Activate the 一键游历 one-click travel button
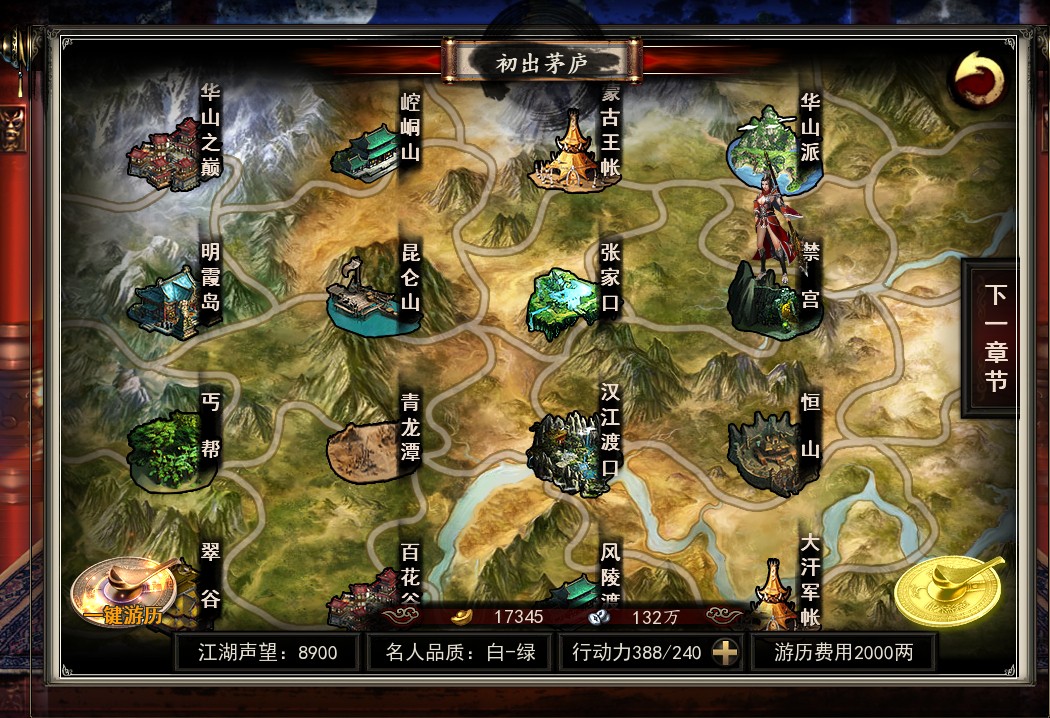The image size is (1050, 718). click(x=124, y=595)
